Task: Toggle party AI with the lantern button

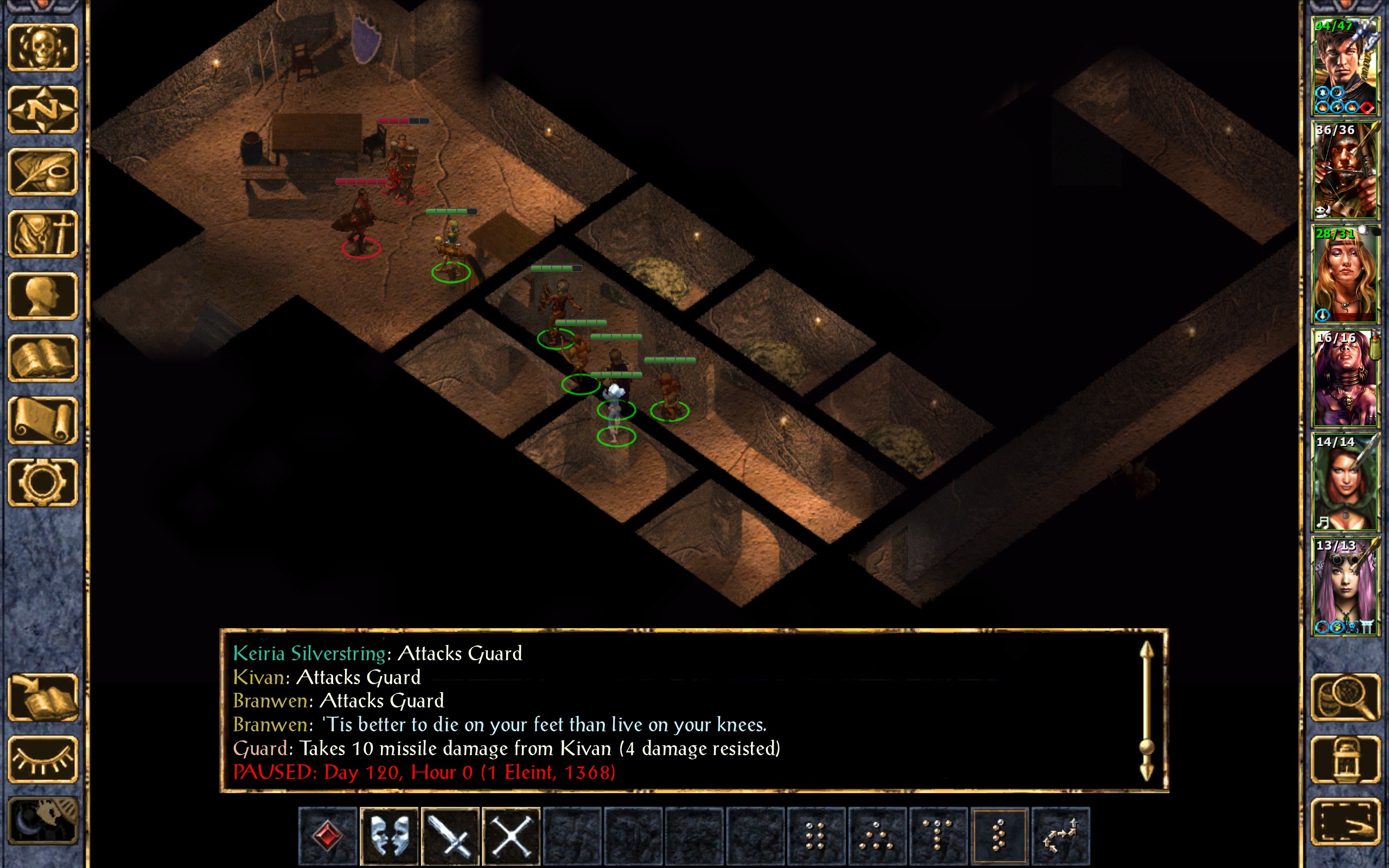Action: 1346,759
